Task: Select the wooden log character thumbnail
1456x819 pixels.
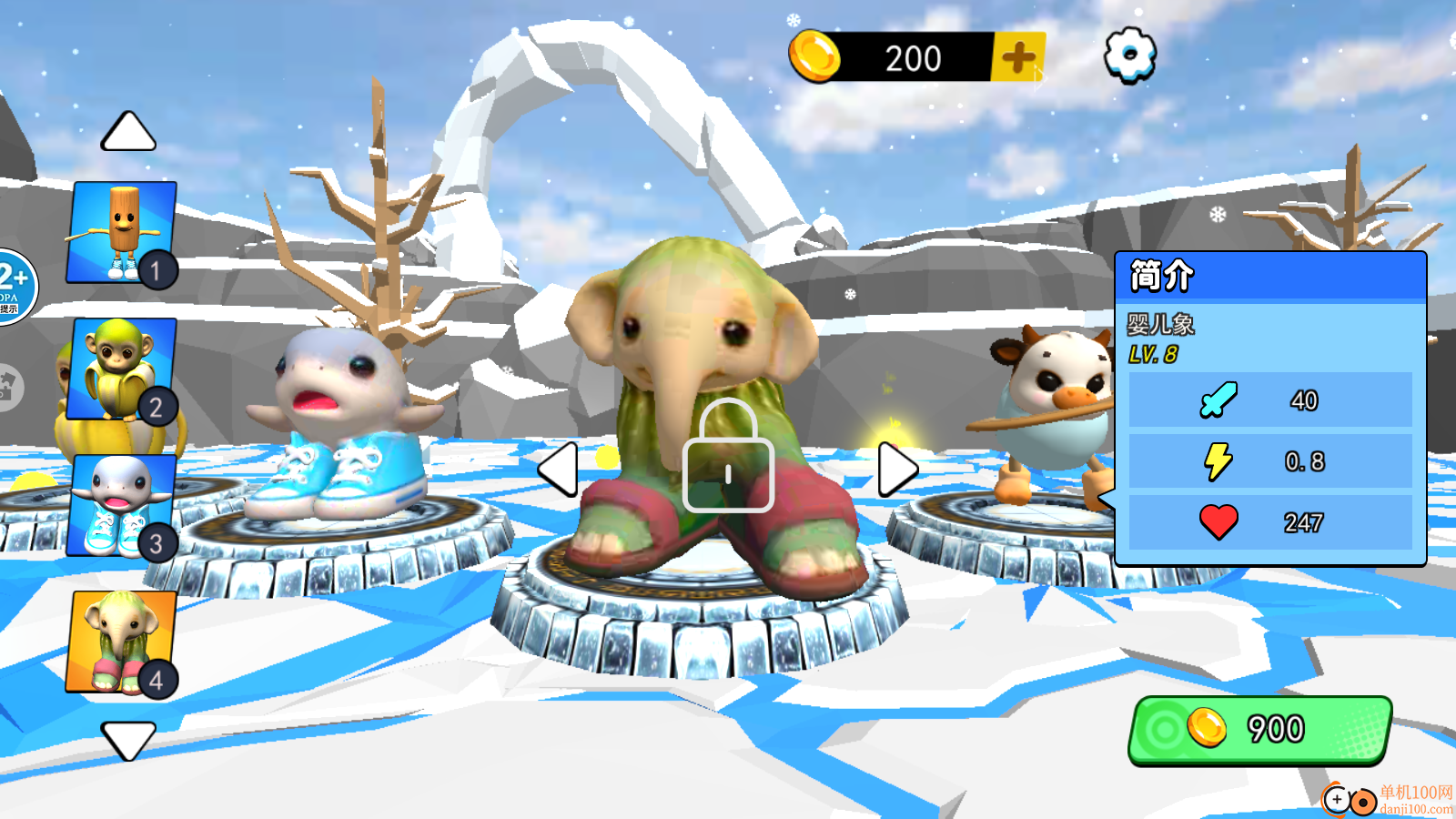Action: (122, 232)
